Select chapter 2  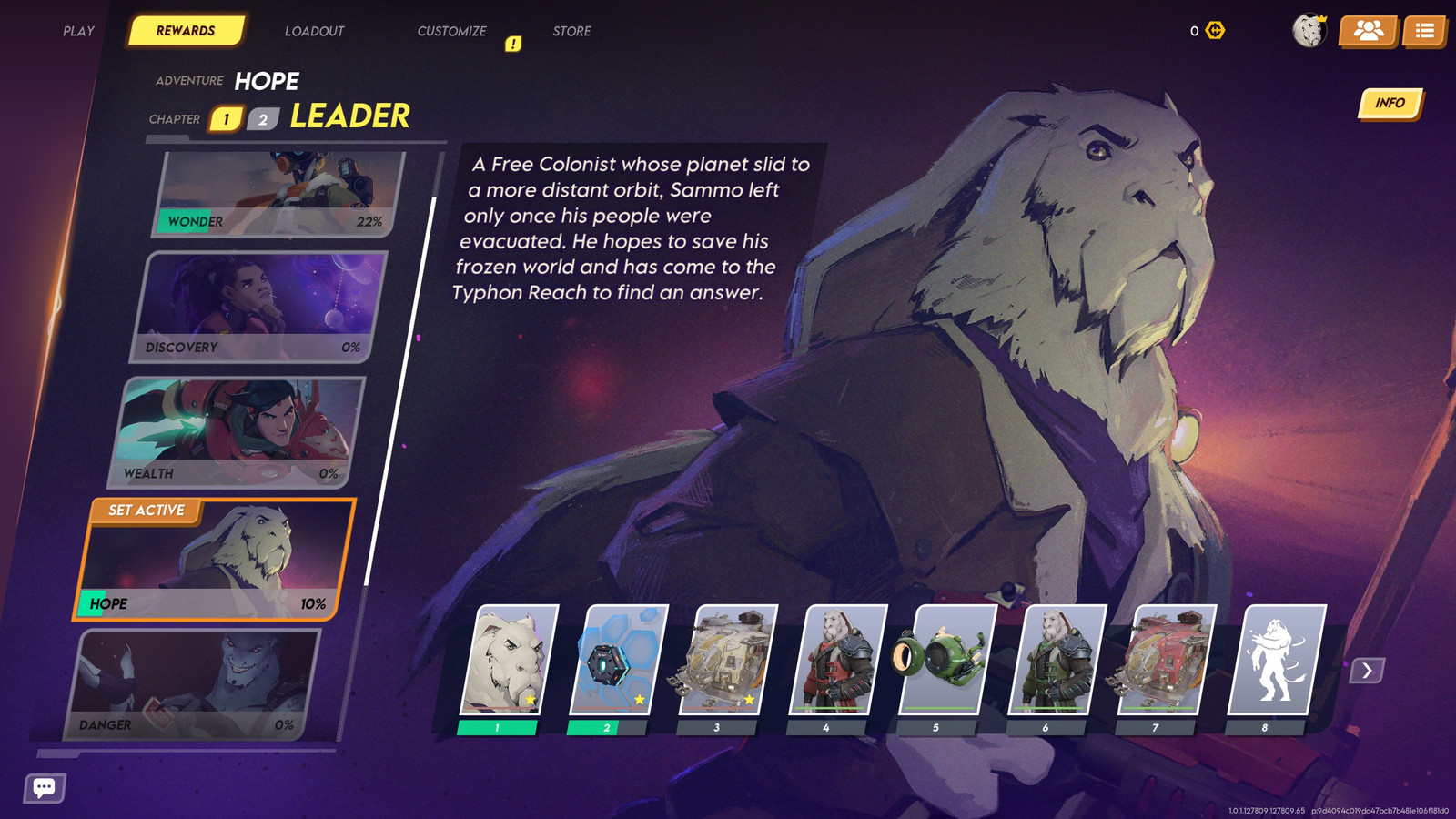[x=263, y=119]
